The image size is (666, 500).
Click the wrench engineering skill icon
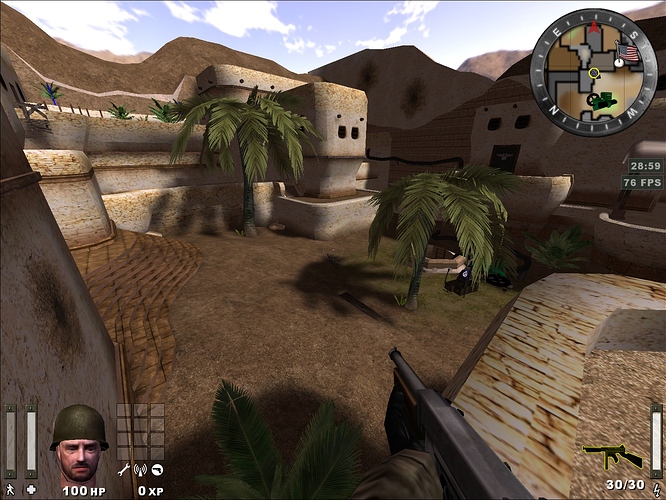click(x=124, y=469)
